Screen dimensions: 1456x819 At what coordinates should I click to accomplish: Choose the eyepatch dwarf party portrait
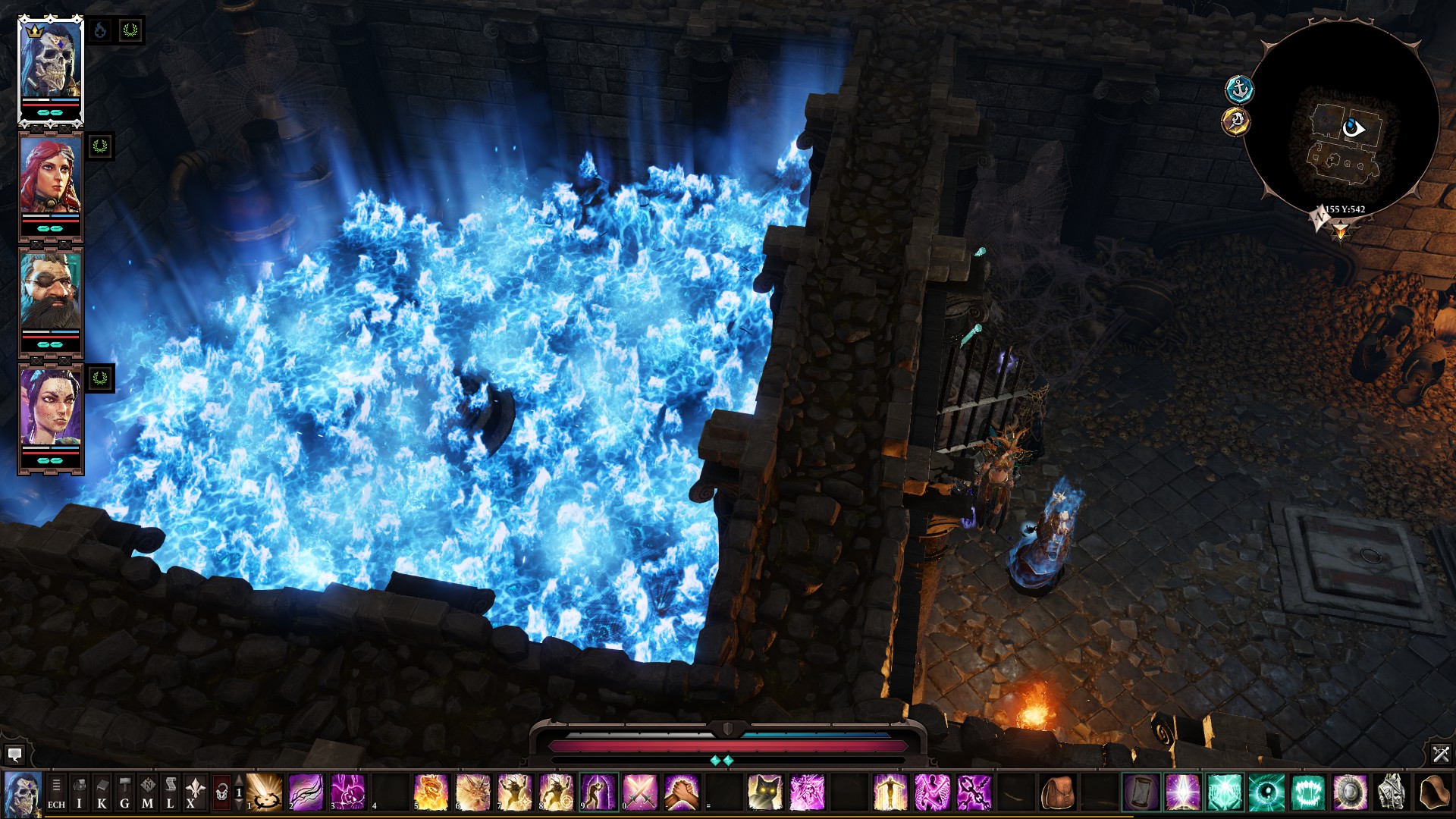(x=50, y=292)
